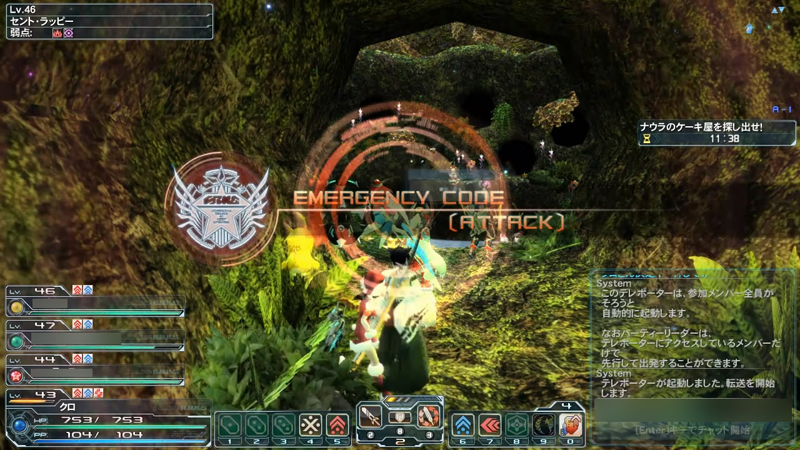
Task: Select the level 46 party member row
Action: (x=95, y=299)
